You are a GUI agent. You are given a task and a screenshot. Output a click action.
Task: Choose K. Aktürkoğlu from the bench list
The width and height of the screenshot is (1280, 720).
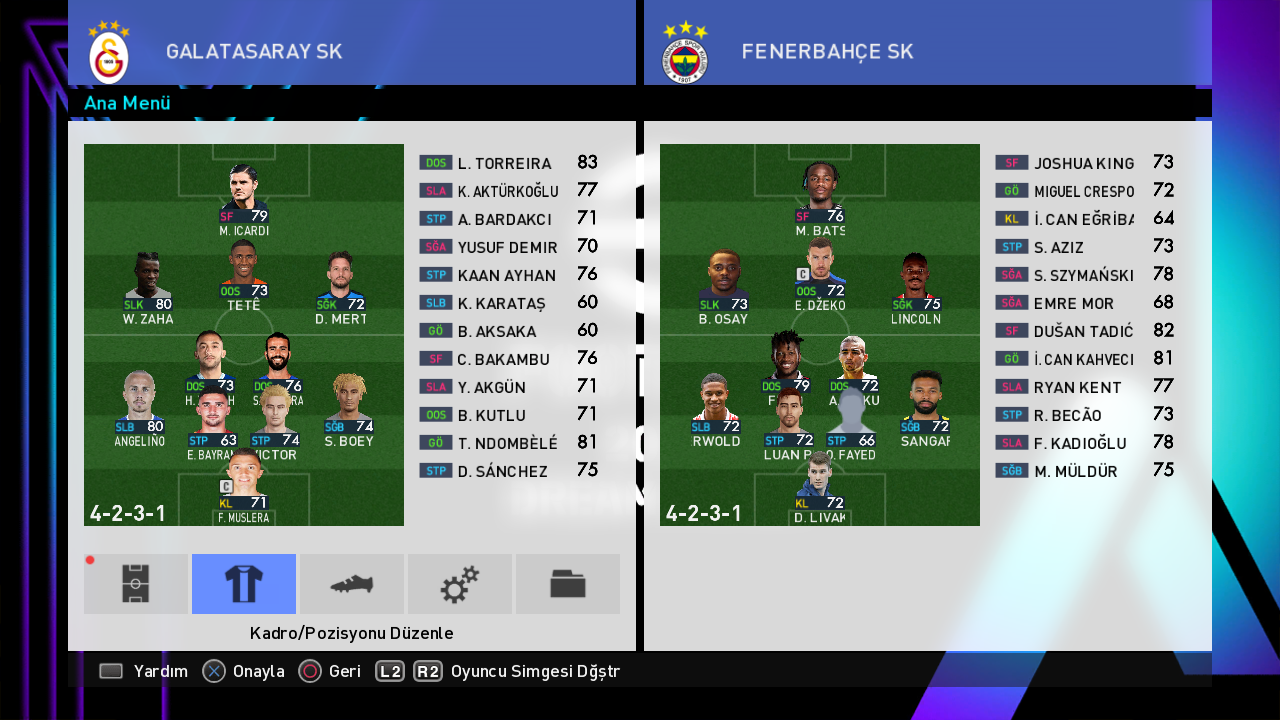point(507,191)
